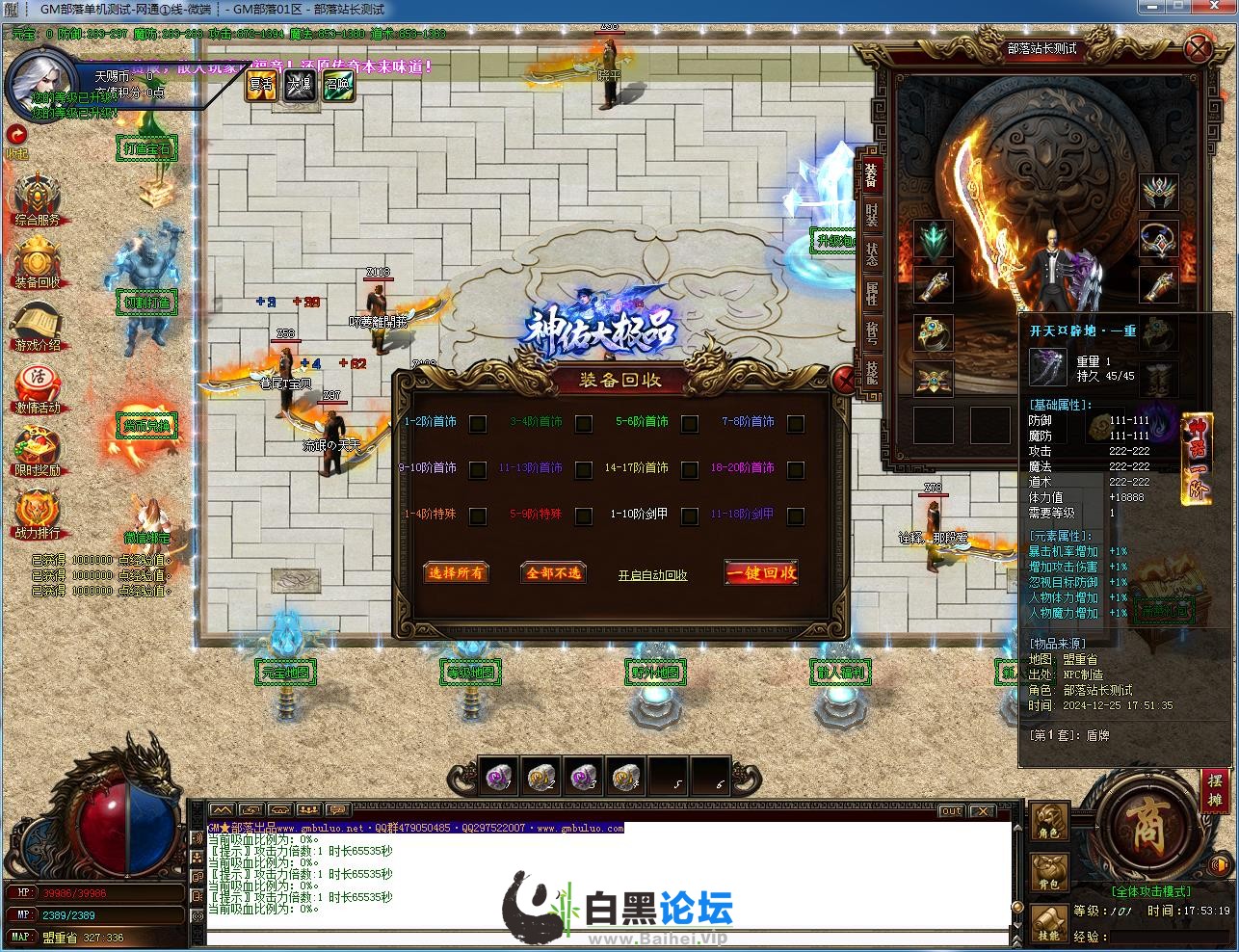
Task: Click the 摆摊 stall banner
Action: [1215, 792]
